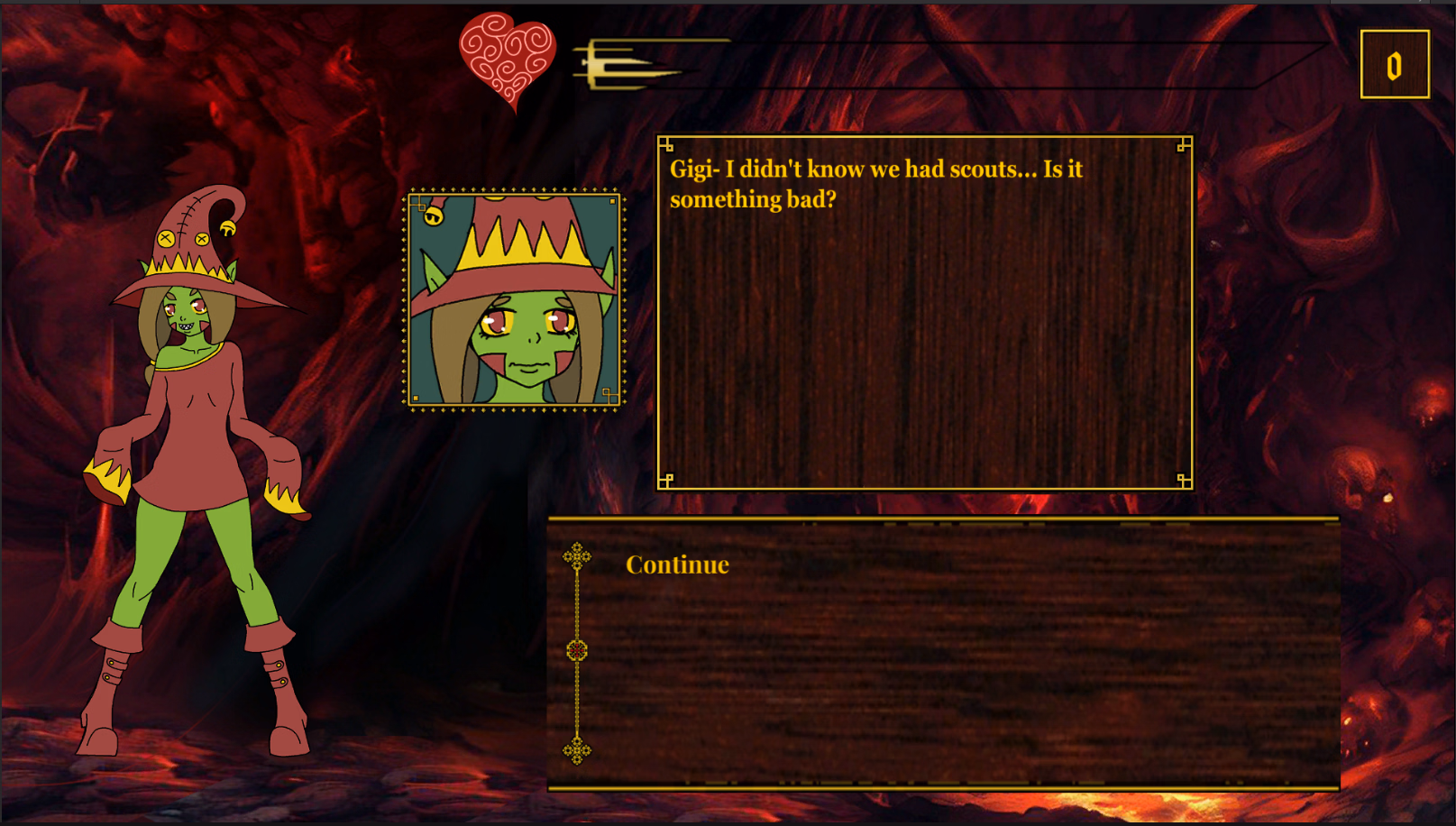Click the bottom flourish ornament on choice panel
Image resolution: width=1456 pixels, height=826 pixels.
576,748
